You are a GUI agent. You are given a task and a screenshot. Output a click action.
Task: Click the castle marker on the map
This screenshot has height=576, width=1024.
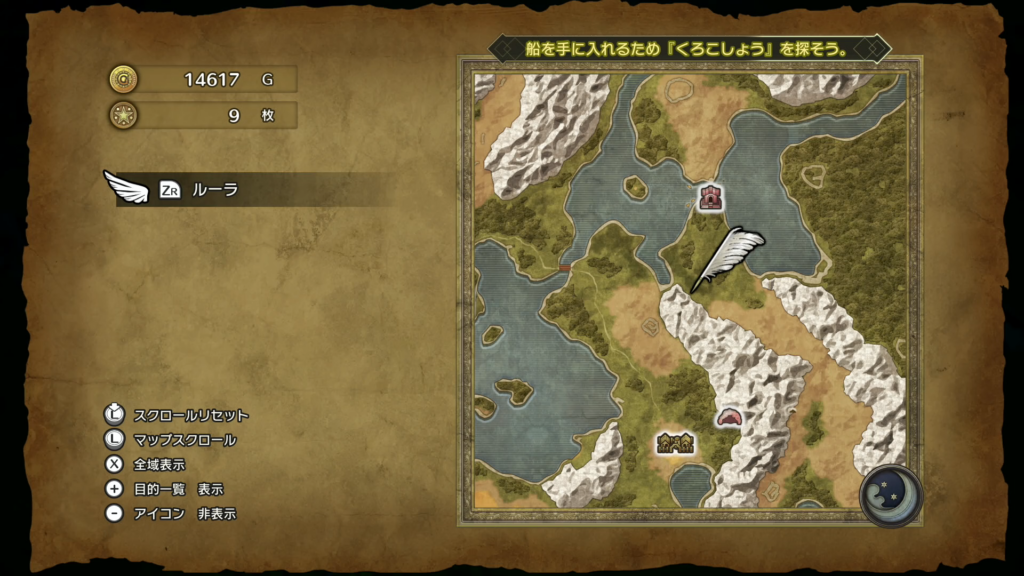point(711,197)
